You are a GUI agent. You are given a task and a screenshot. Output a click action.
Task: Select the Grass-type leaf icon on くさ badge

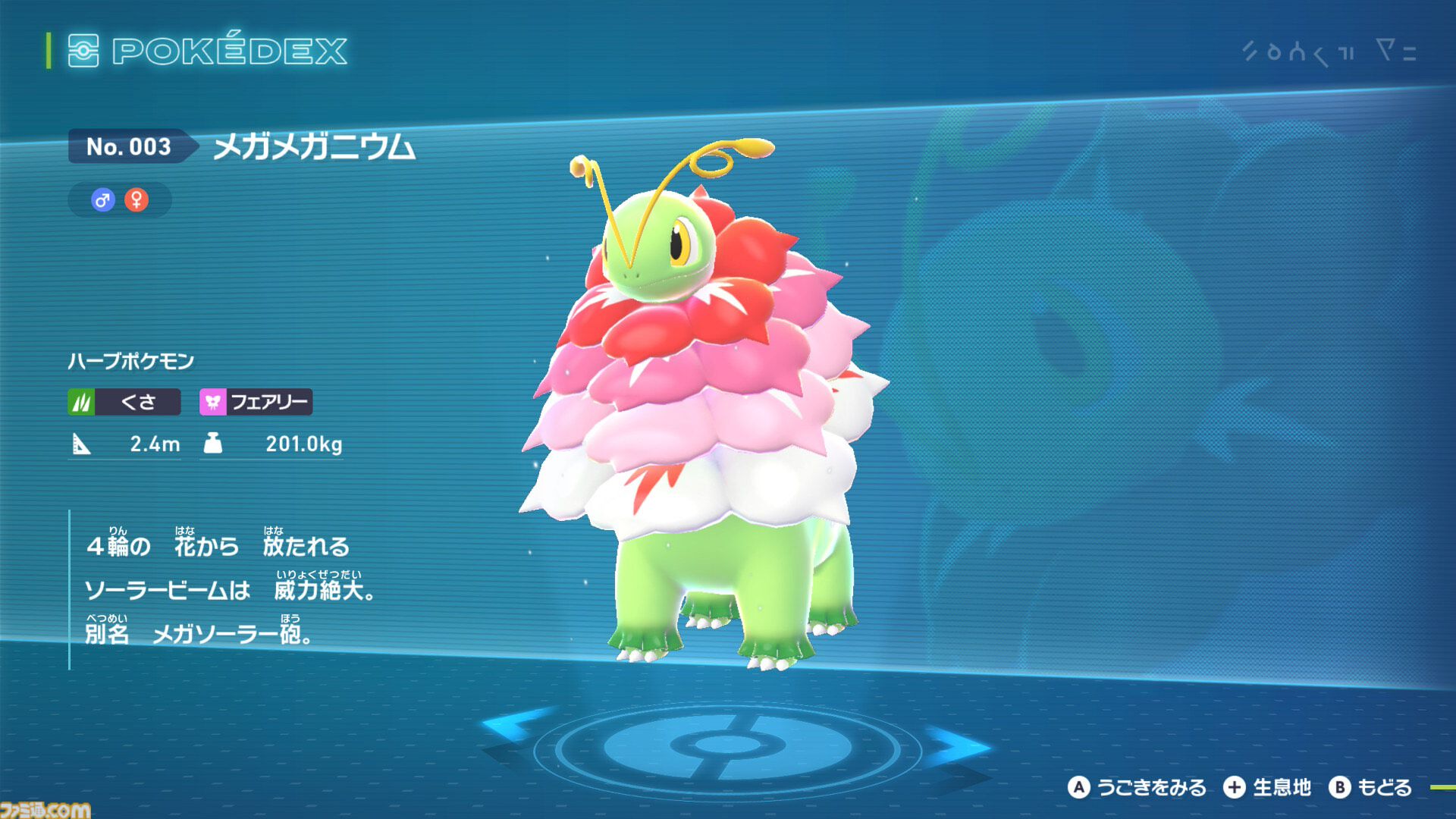tap(83, 402)
